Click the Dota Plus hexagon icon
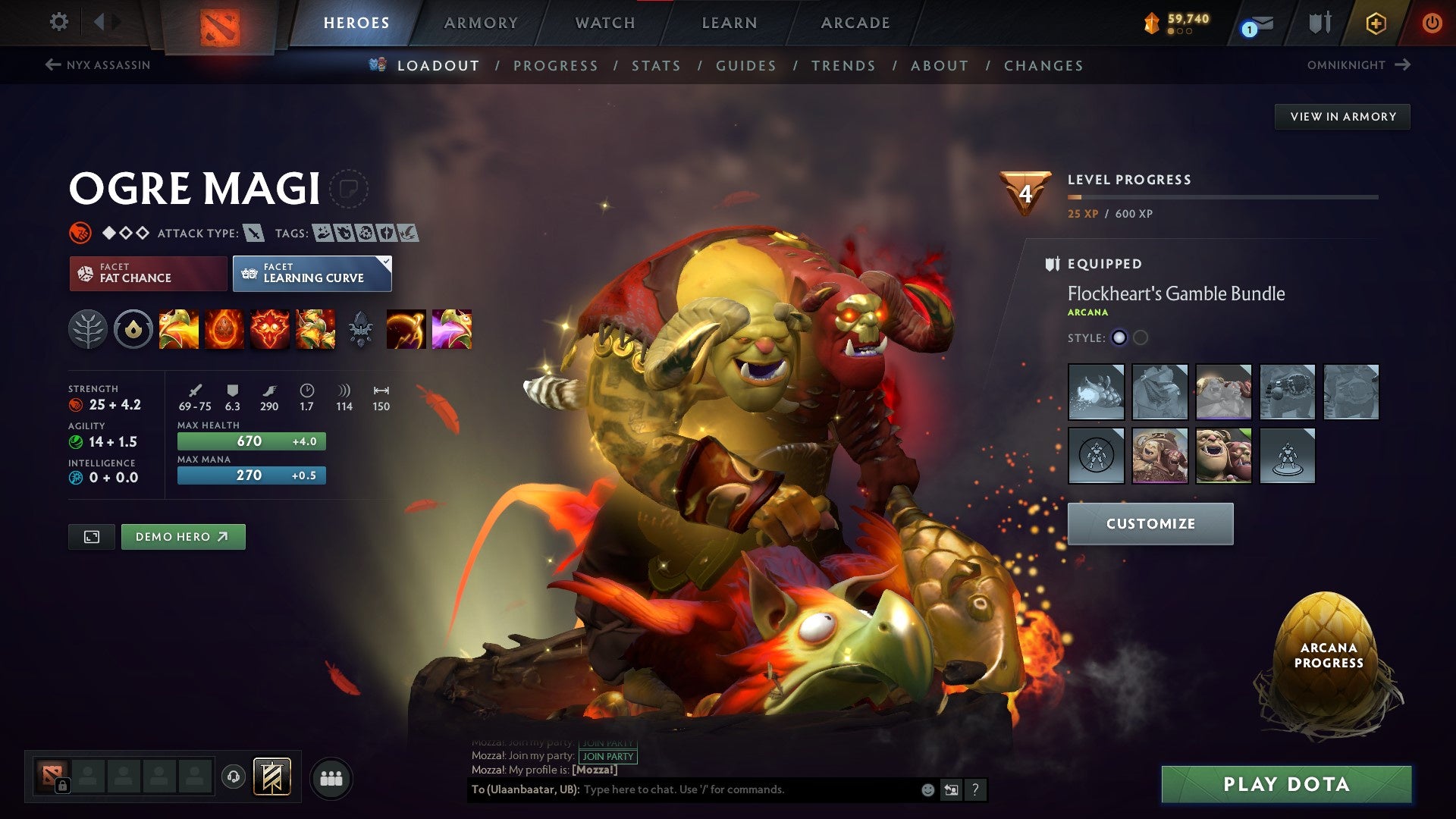The height and width of the screenshot is (819, 1456). point(1376,23)
